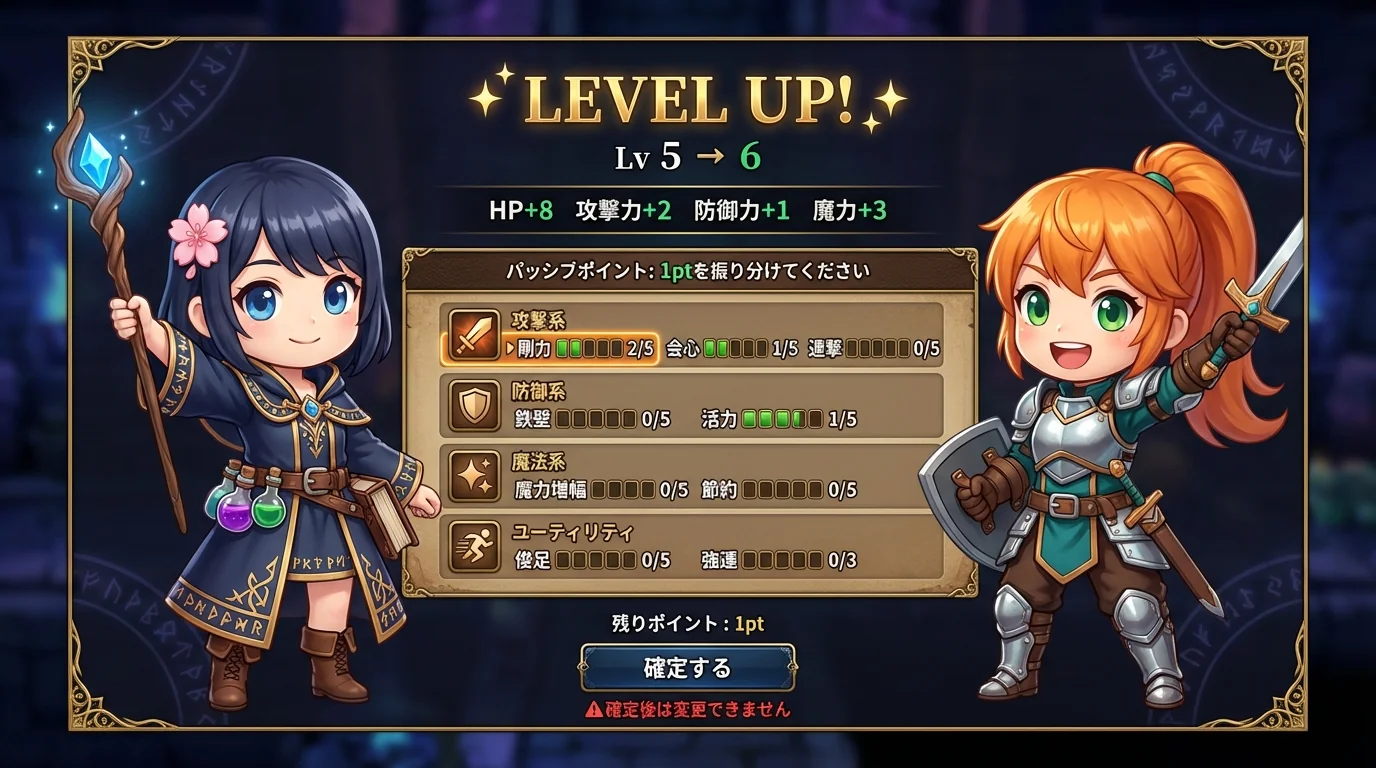The width and height of the screenshot is (1376, 768).
Task: Select the 会心 skill entry
Action: point(682,346)
